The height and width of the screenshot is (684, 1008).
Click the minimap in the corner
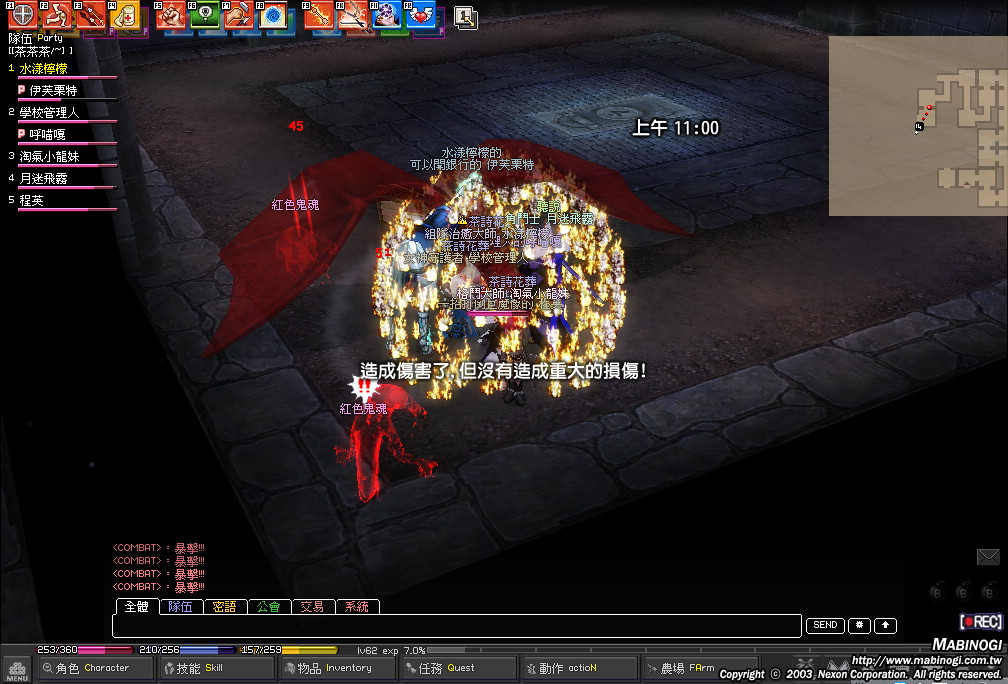[x=917, y=125]
